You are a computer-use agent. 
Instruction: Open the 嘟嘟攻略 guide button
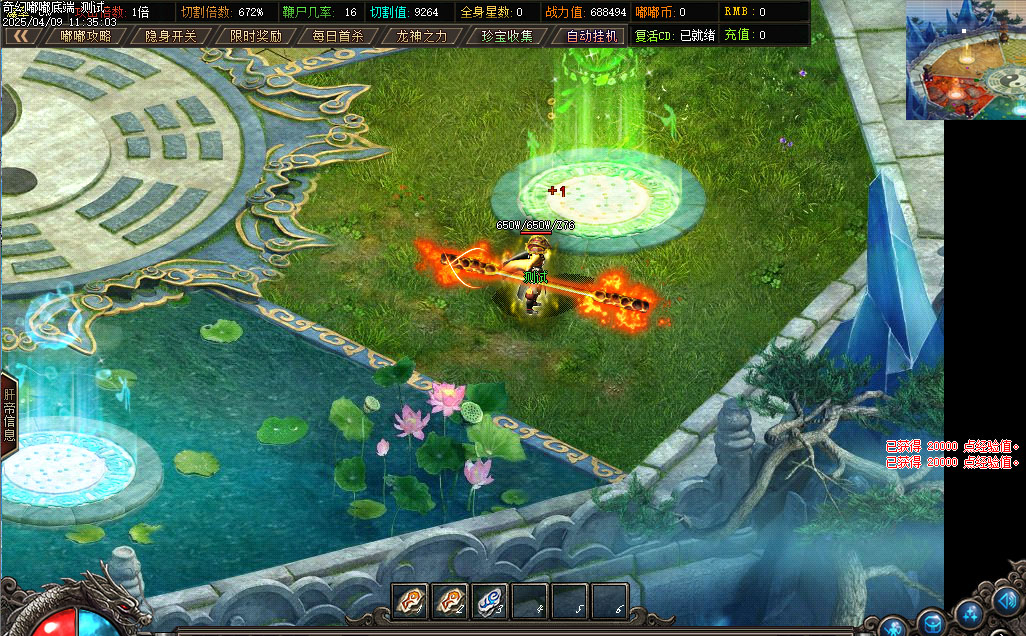(85, 36)
